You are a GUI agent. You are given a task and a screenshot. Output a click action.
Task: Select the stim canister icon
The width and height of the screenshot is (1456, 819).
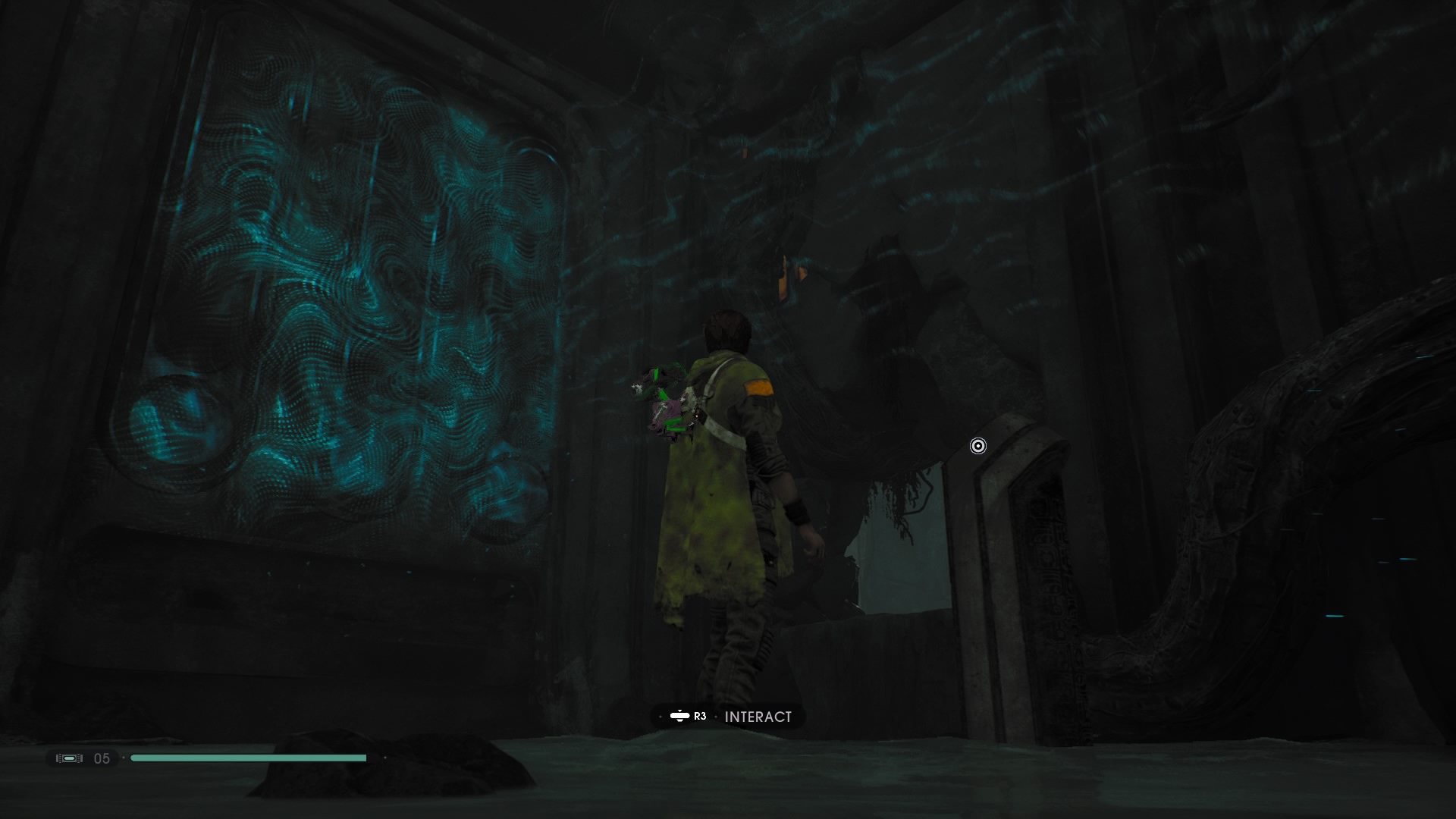(x=69, y=758)
